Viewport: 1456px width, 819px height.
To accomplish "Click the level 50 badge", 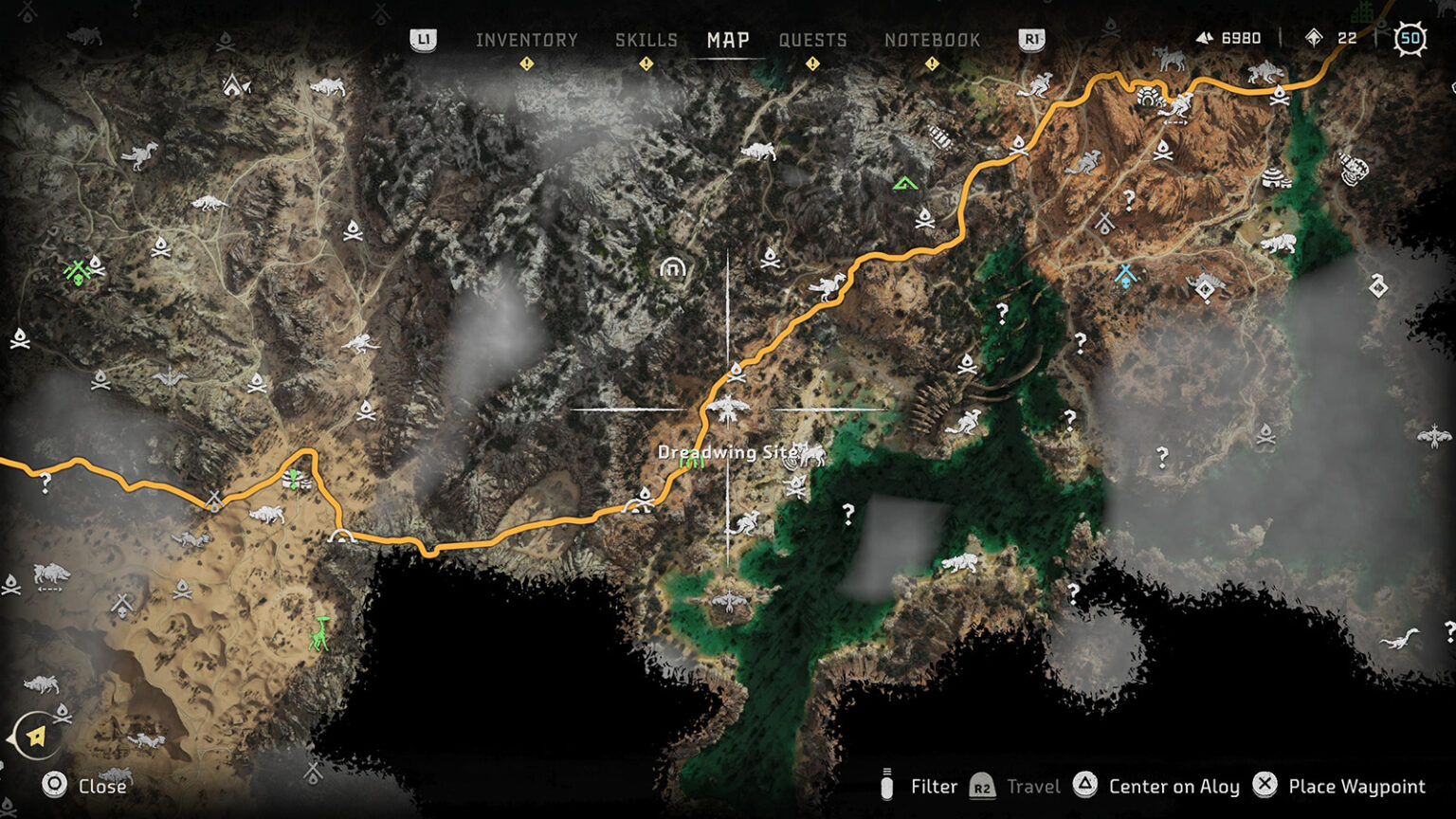I will (1410, 40).
